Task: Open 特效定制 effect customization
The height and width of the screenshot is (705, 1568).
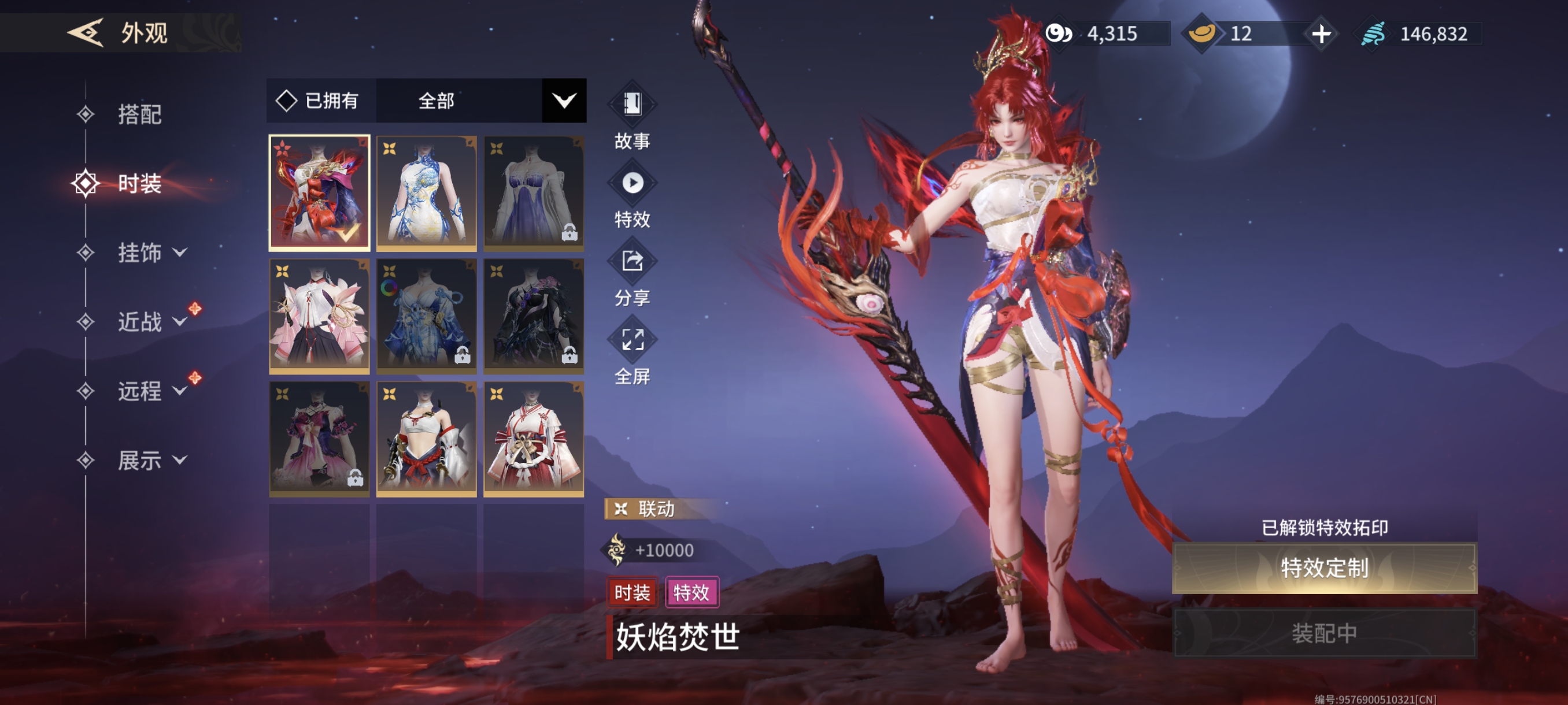Action: click(x=1324, y=568)
